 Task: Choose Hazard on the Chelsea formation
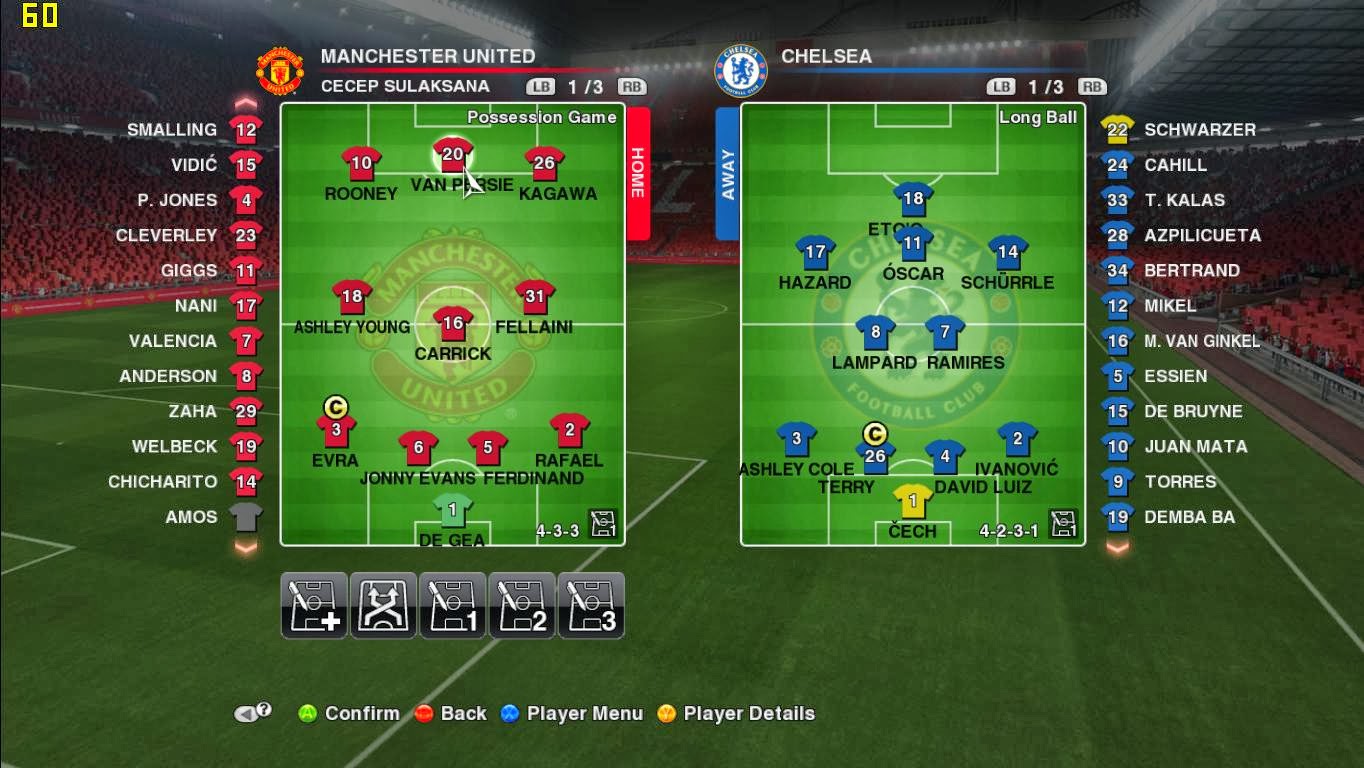coord(815,254)
